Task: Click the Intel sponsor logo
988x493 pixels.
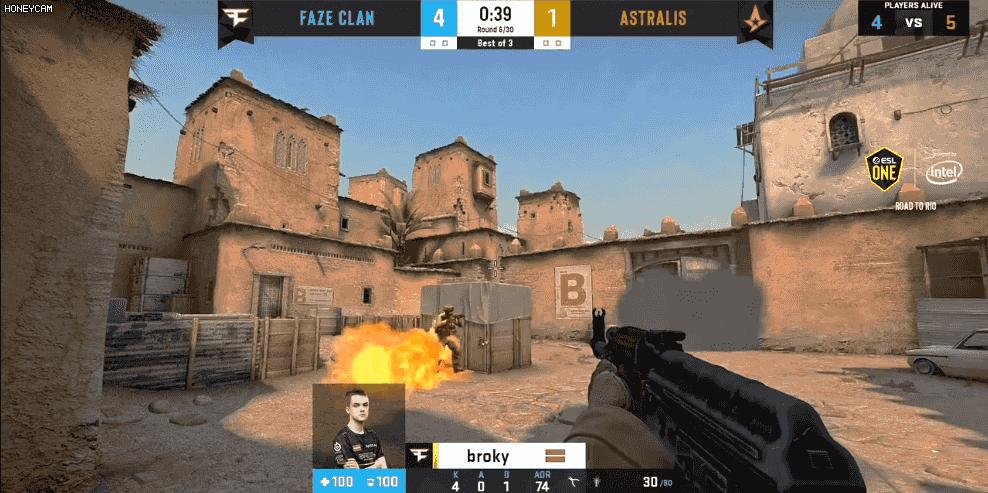Action: (x=943, y=174)
